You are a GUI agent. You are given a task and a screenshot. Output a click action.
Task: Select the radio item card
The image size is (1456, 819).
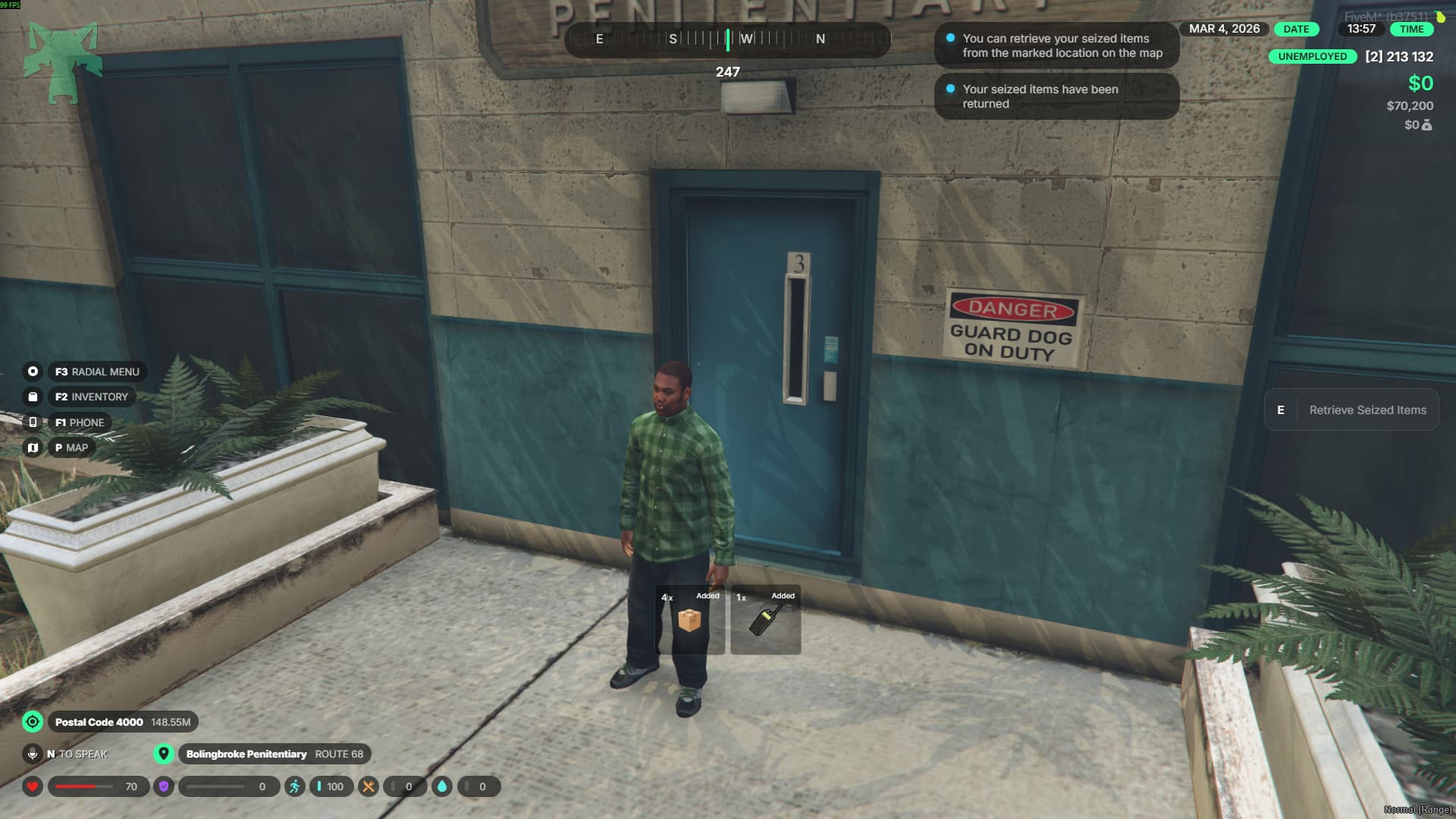(765, 620)
